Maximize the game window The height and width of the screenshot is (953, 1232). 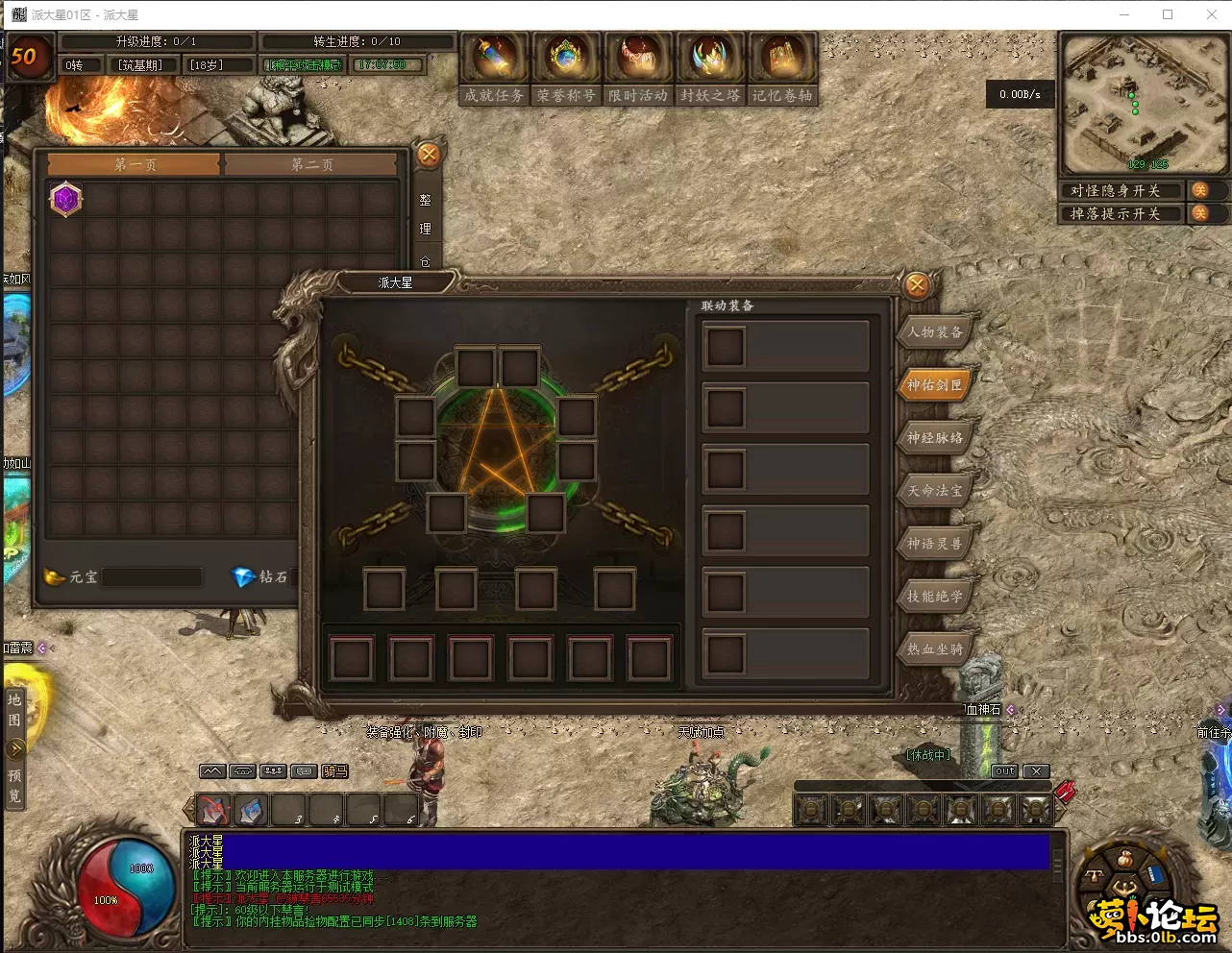point(1168,14)
